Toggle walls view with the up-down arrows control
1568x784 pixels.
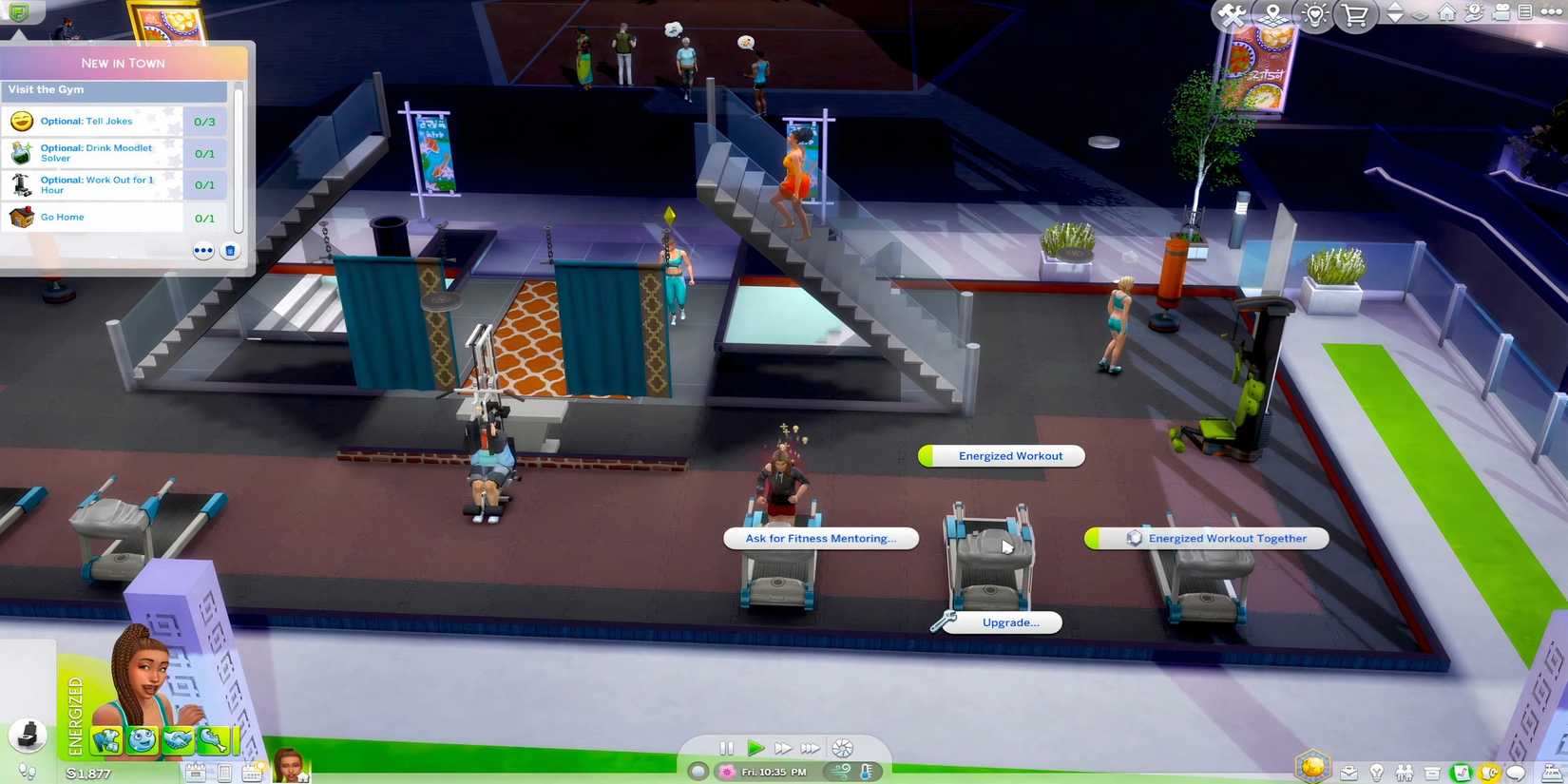1392,13
